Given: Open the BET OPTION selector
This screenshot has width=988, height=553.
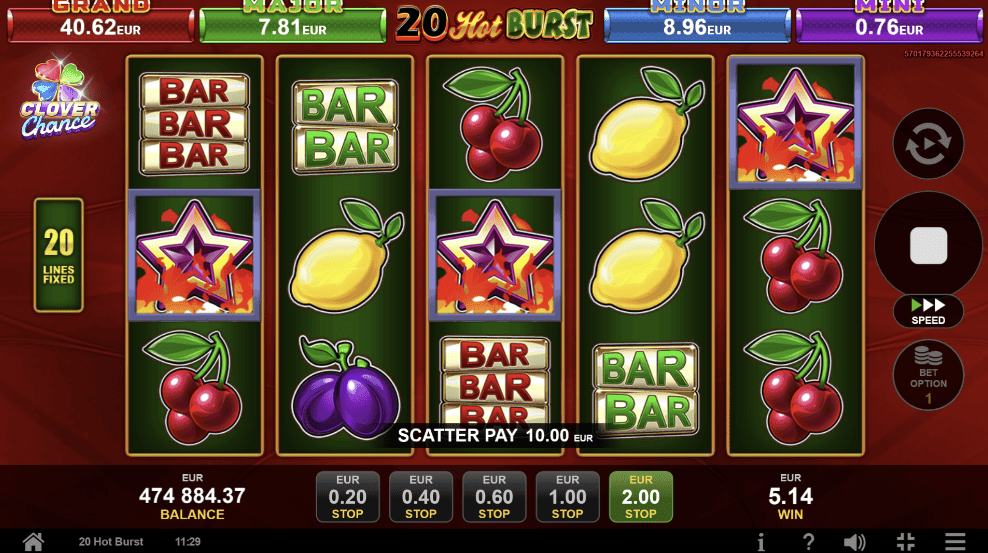Looking at the screenshot, I should (928, 375).
